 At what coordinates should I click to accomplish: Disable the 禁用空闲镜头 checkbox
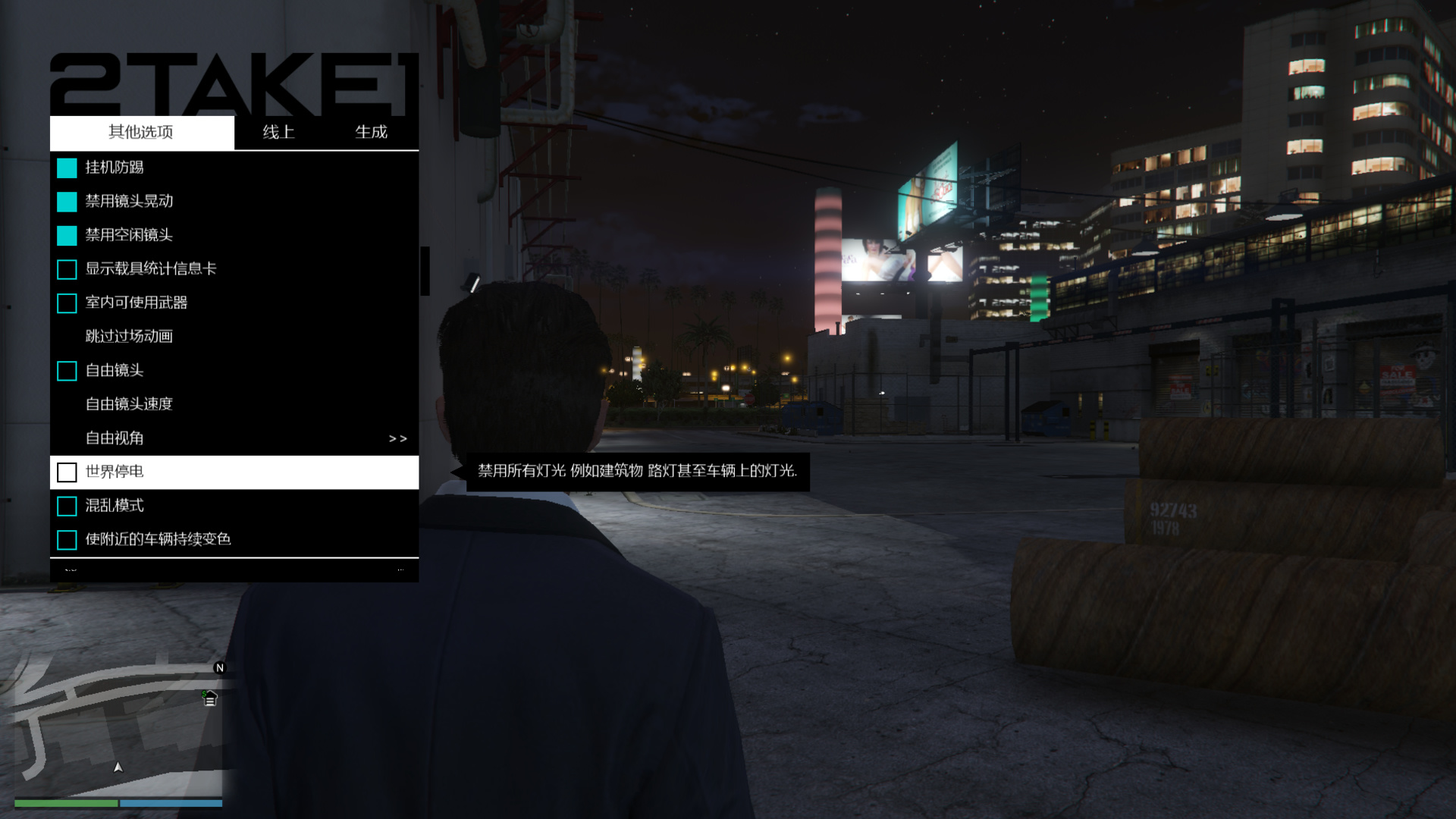(67, 236)
